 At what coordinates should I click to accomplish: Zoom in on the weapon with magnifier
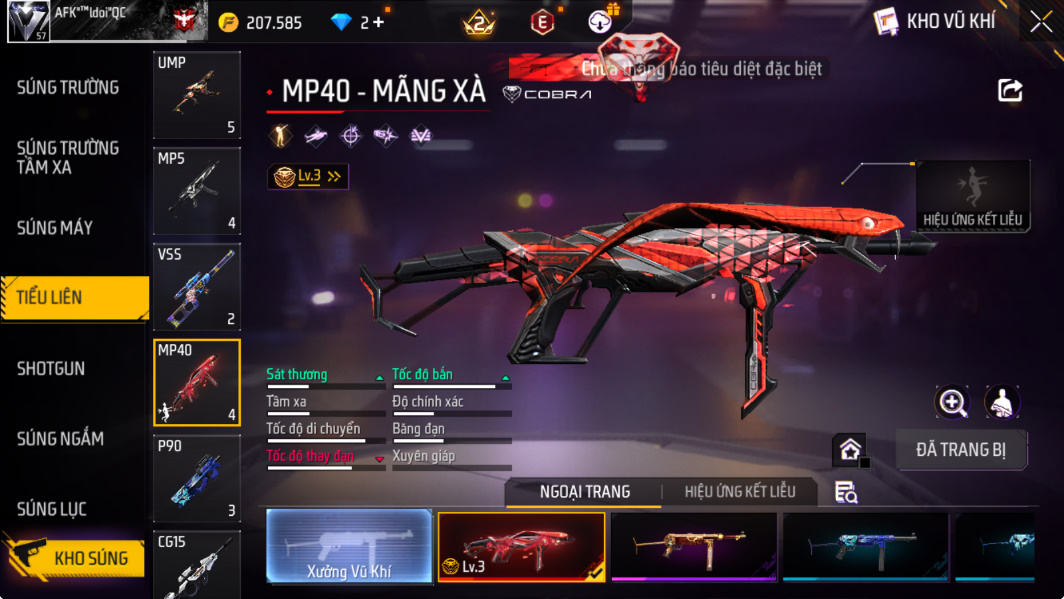point(952,402)
